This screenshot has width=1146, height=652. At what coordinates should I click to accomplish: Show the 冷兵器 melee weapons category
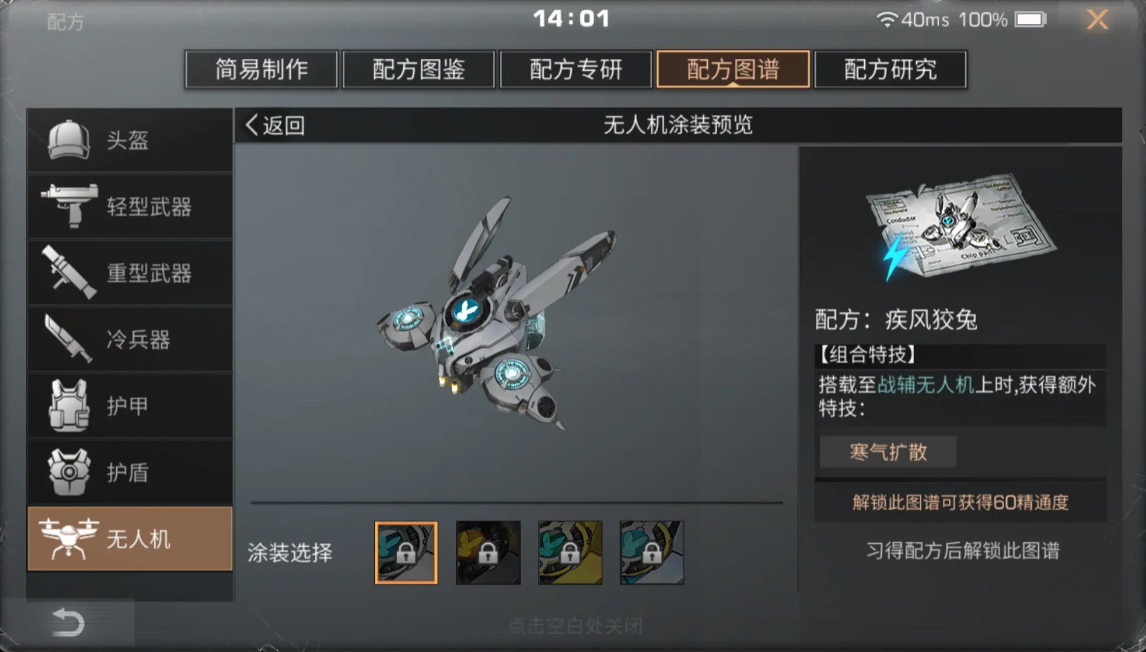click(x=130, y=339)
